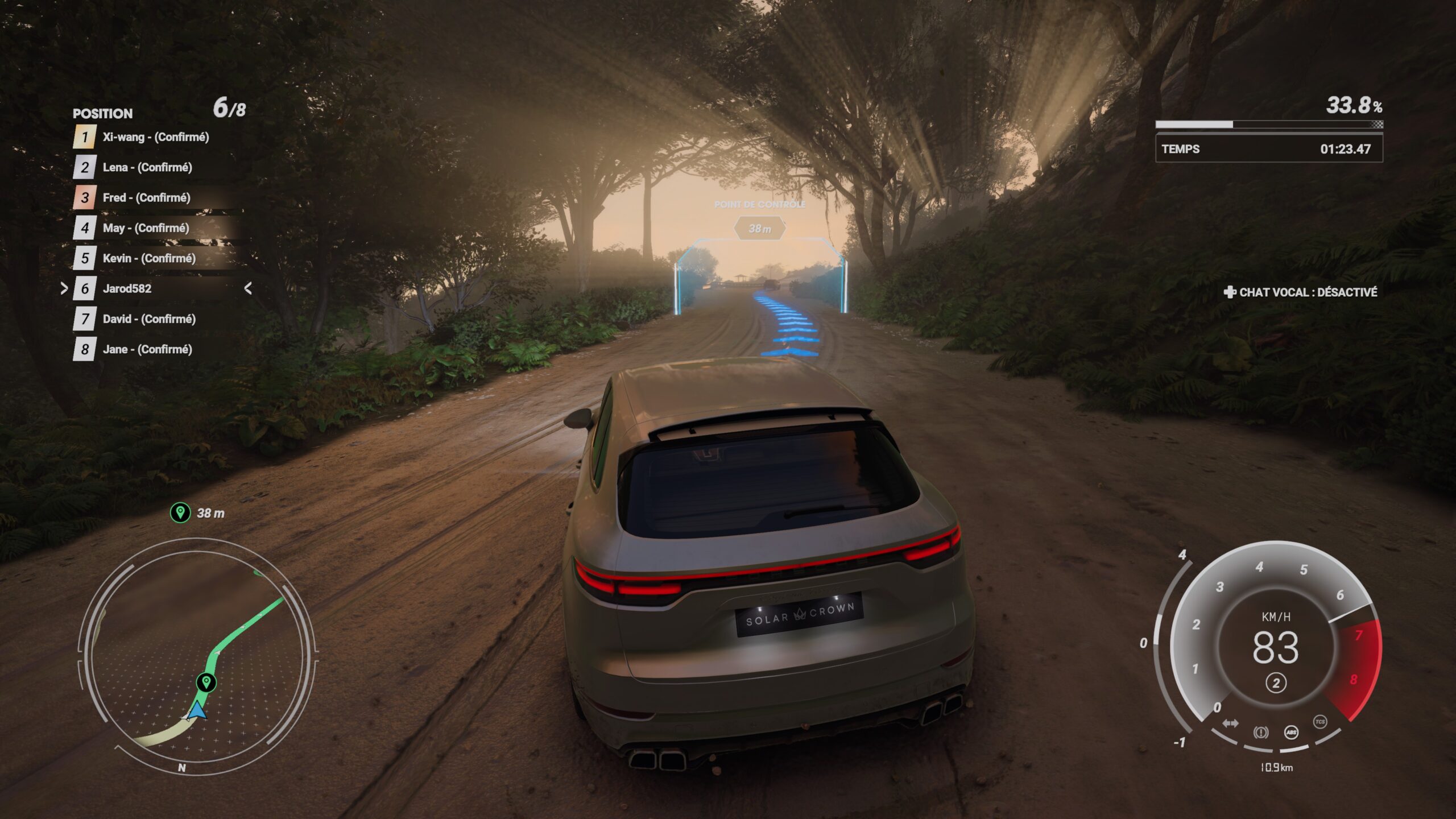Screen dimensions: 1456x819
Task: Click the checkpoint distance icon above the minimap
Action: [x=180, y=512]
